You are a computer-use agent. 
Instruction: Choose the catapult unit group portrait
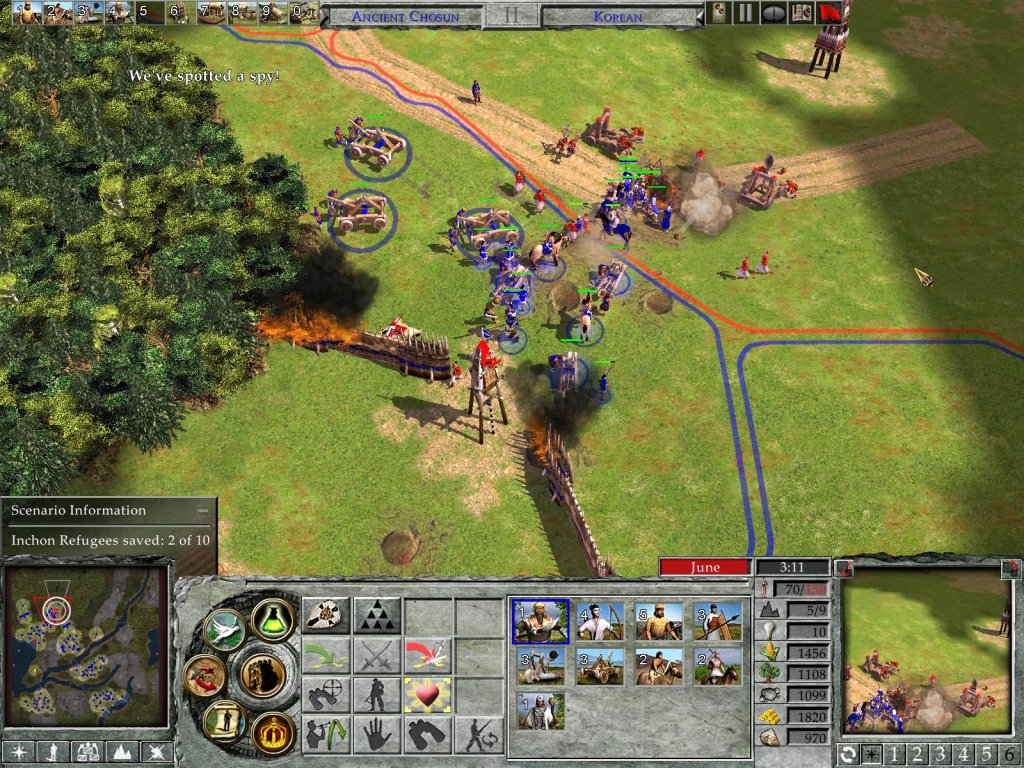[599, 666]
